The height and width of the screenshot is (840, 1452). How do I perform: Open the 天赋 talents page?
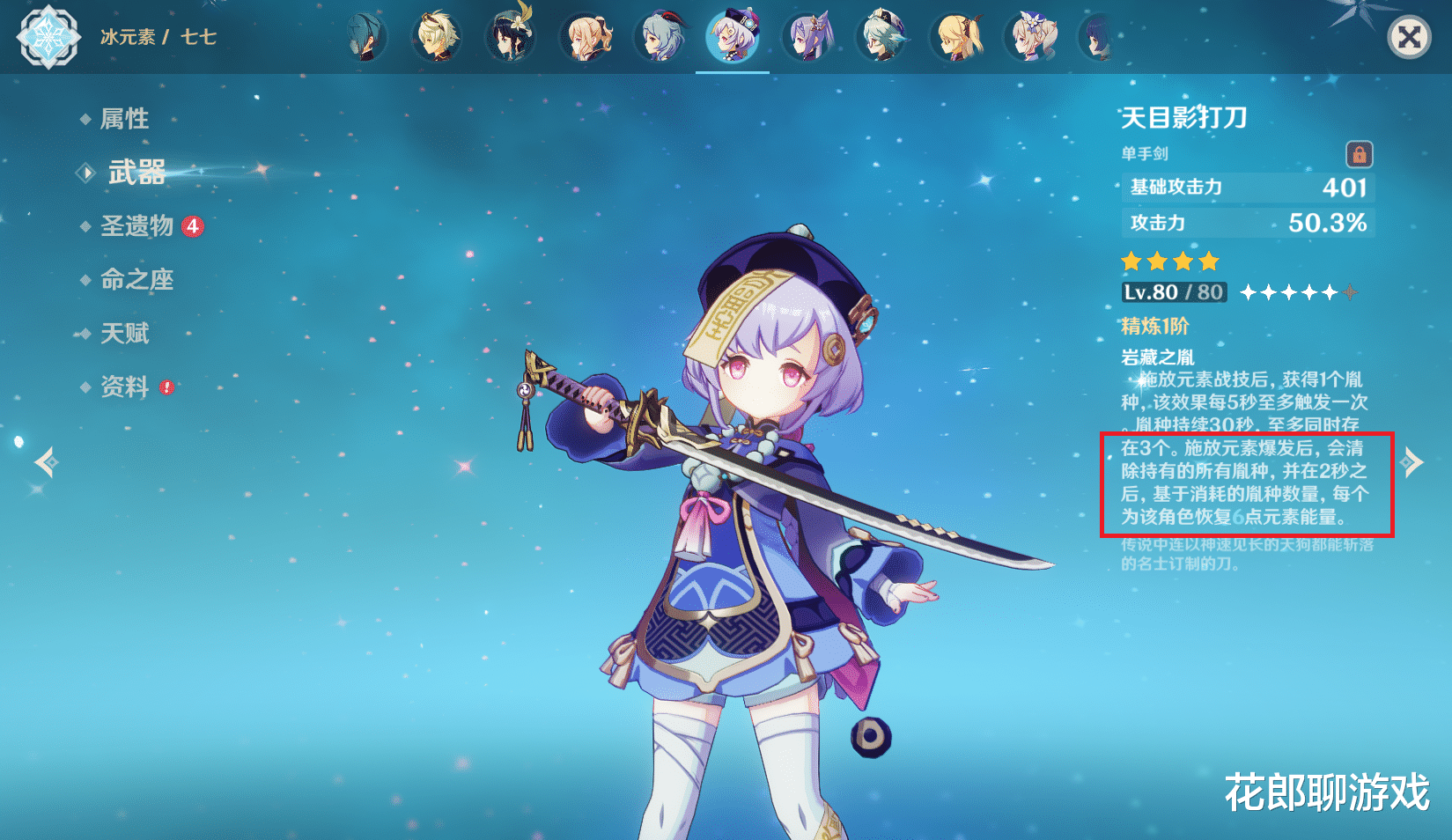pos(124,334)
